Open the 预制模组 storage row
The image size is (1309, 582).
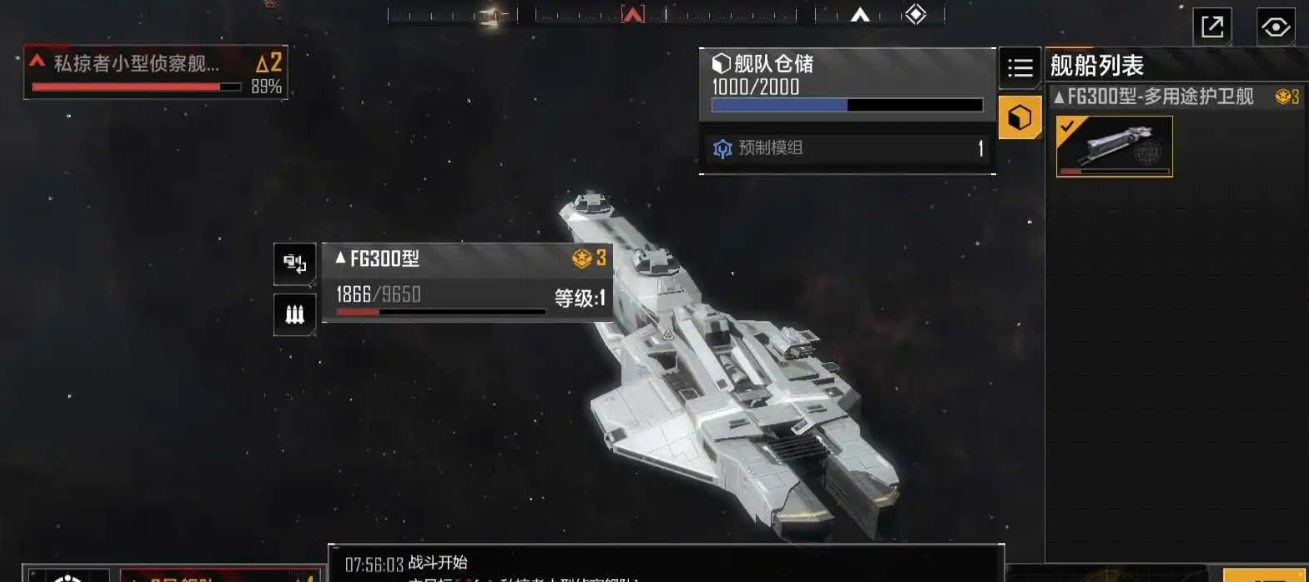pos(846,149)
